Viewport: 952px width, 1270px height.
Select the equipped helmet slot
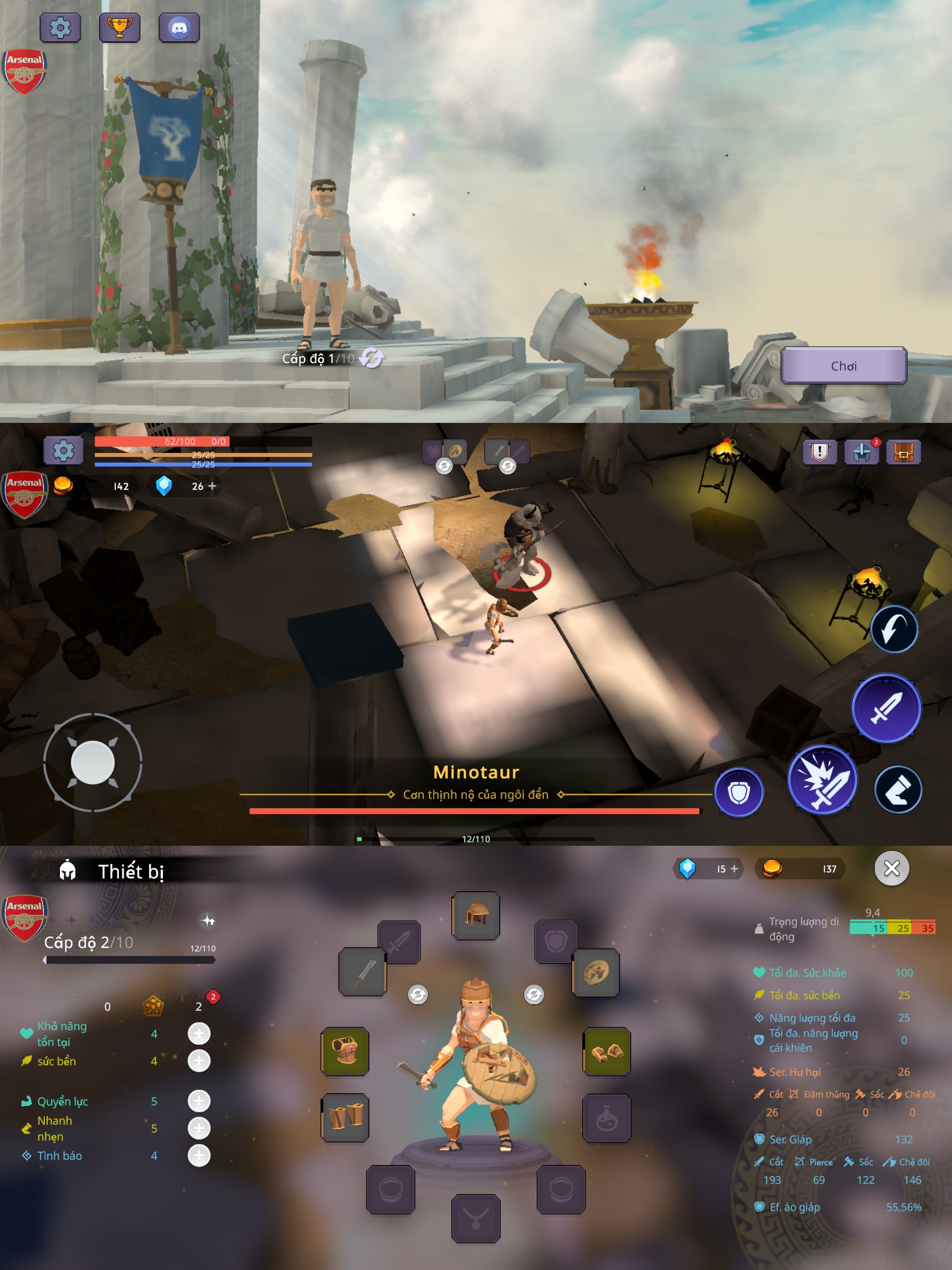(x=476, y=915)
